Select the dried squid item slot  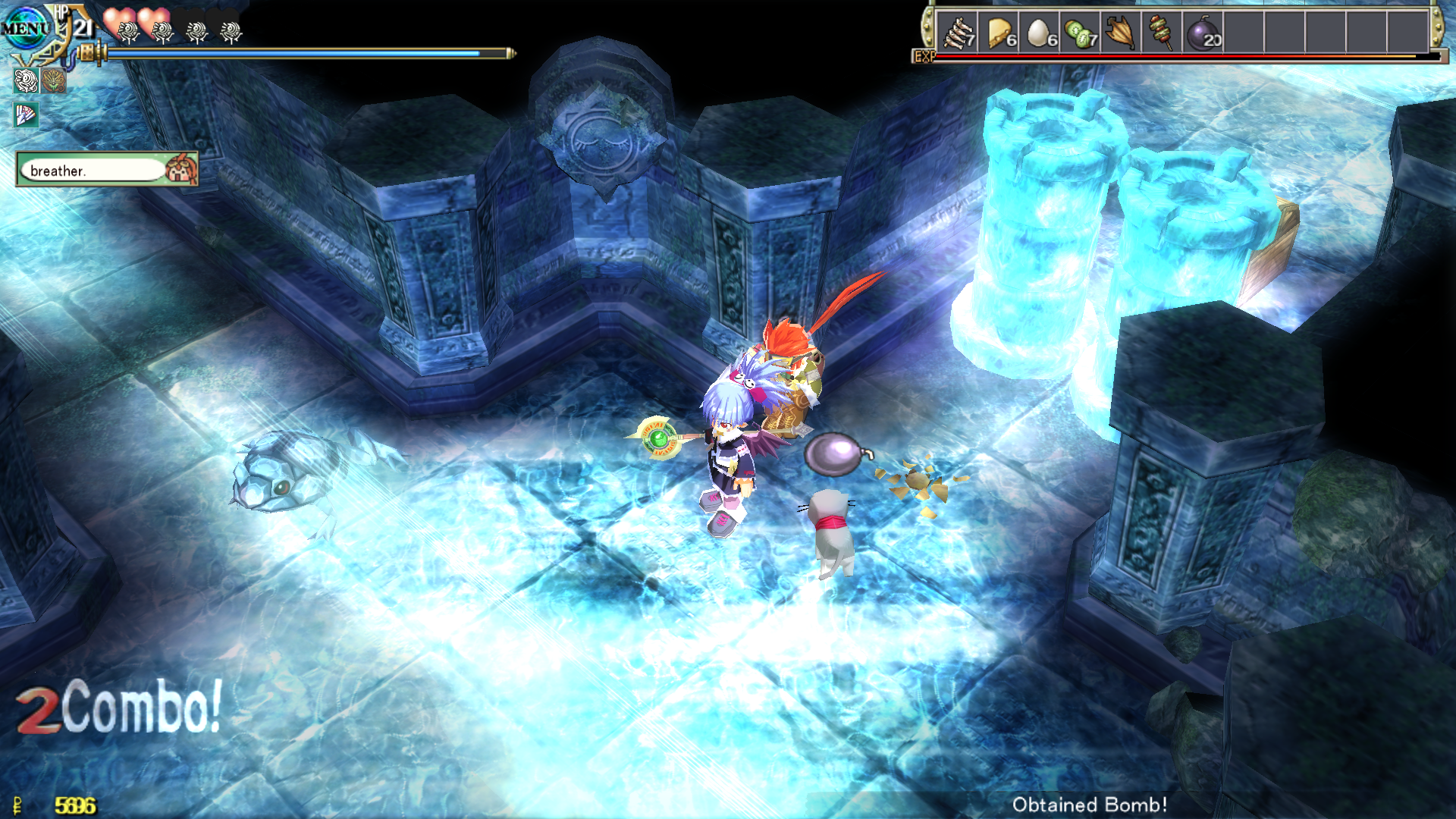click(x=1121, y=33)
